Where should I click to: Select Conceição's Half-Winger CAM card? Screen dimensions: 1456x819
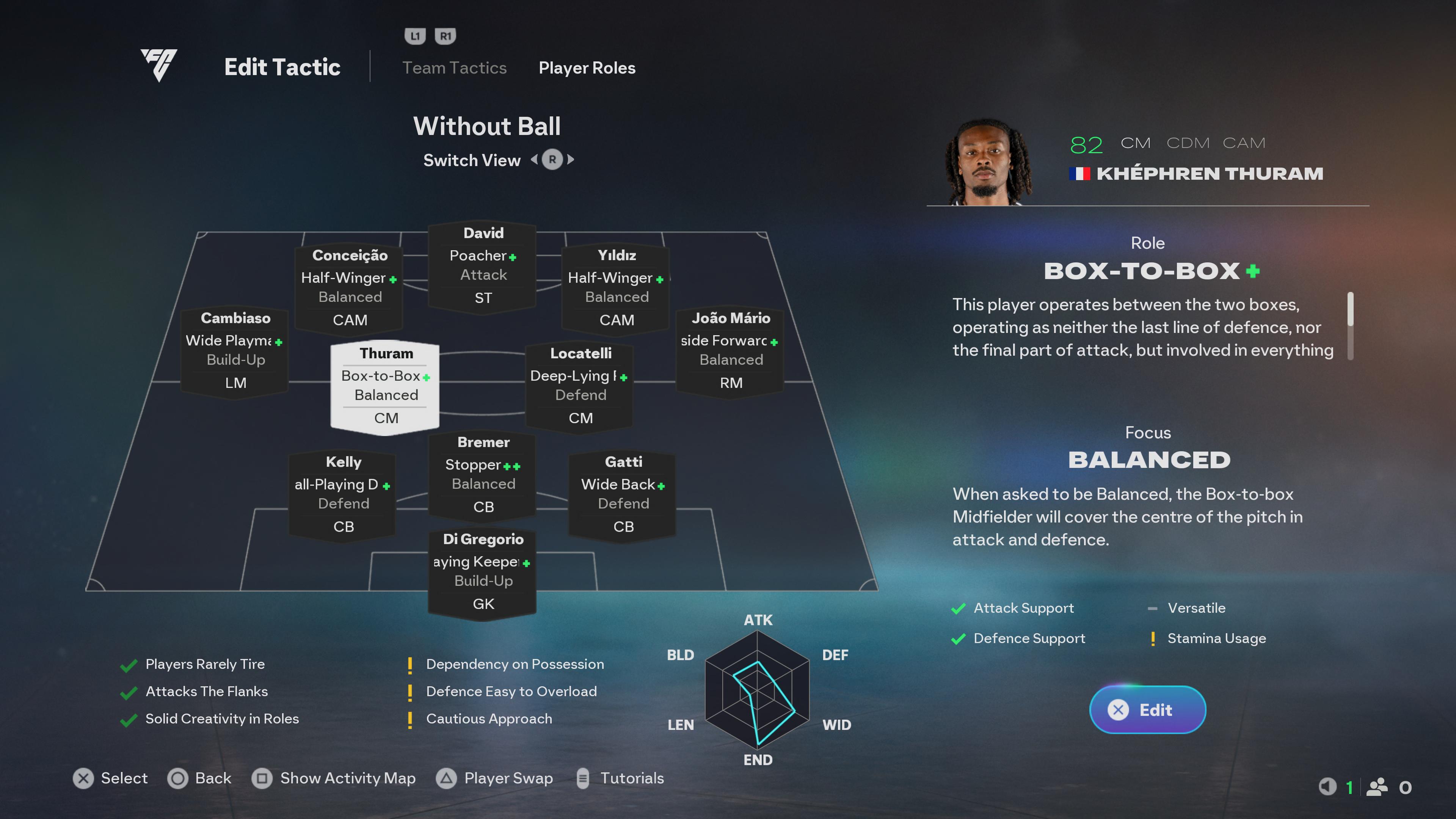click(350, 288)
